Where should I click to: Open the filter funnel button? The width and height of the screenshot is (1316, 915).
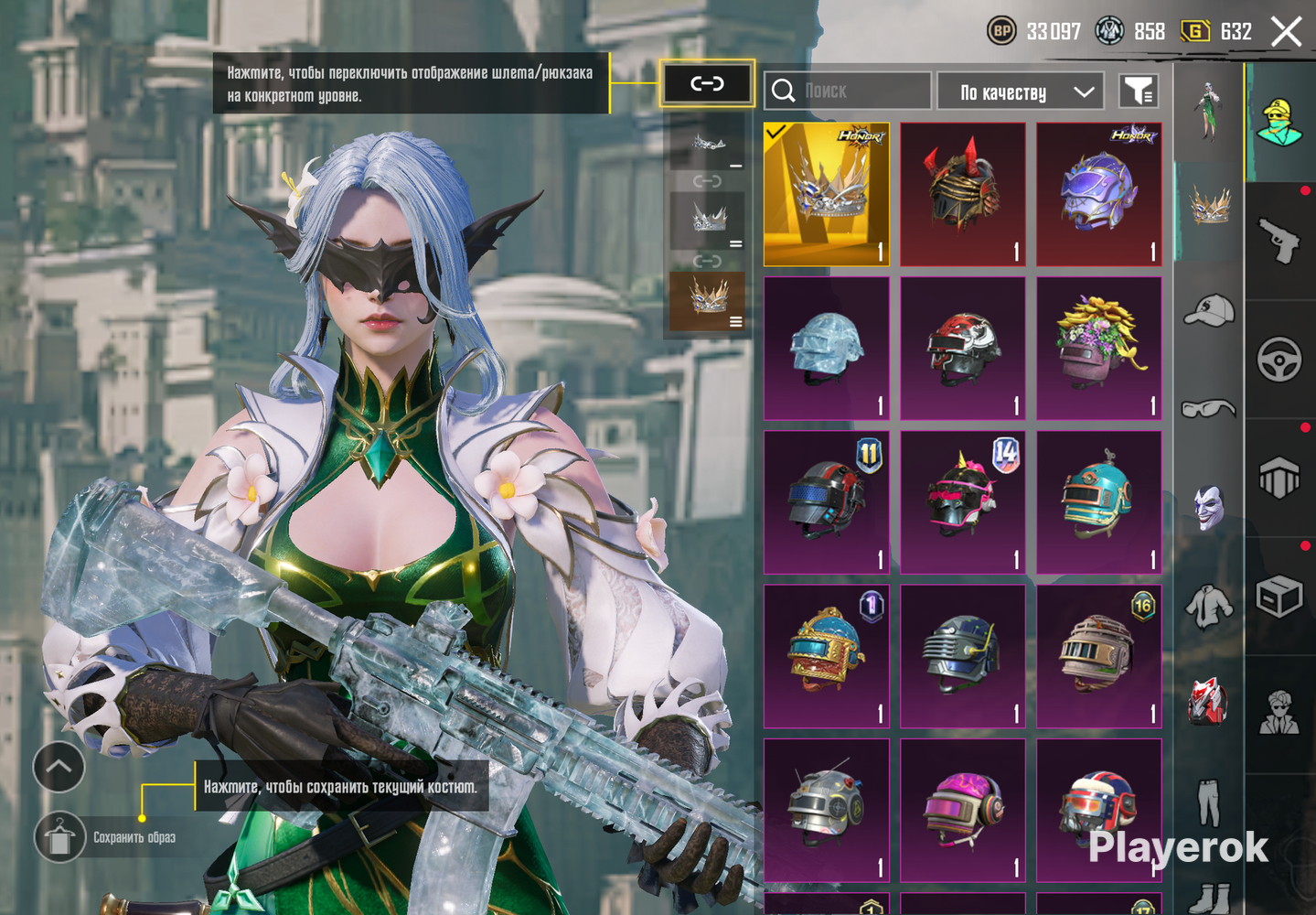(1139, 91)
